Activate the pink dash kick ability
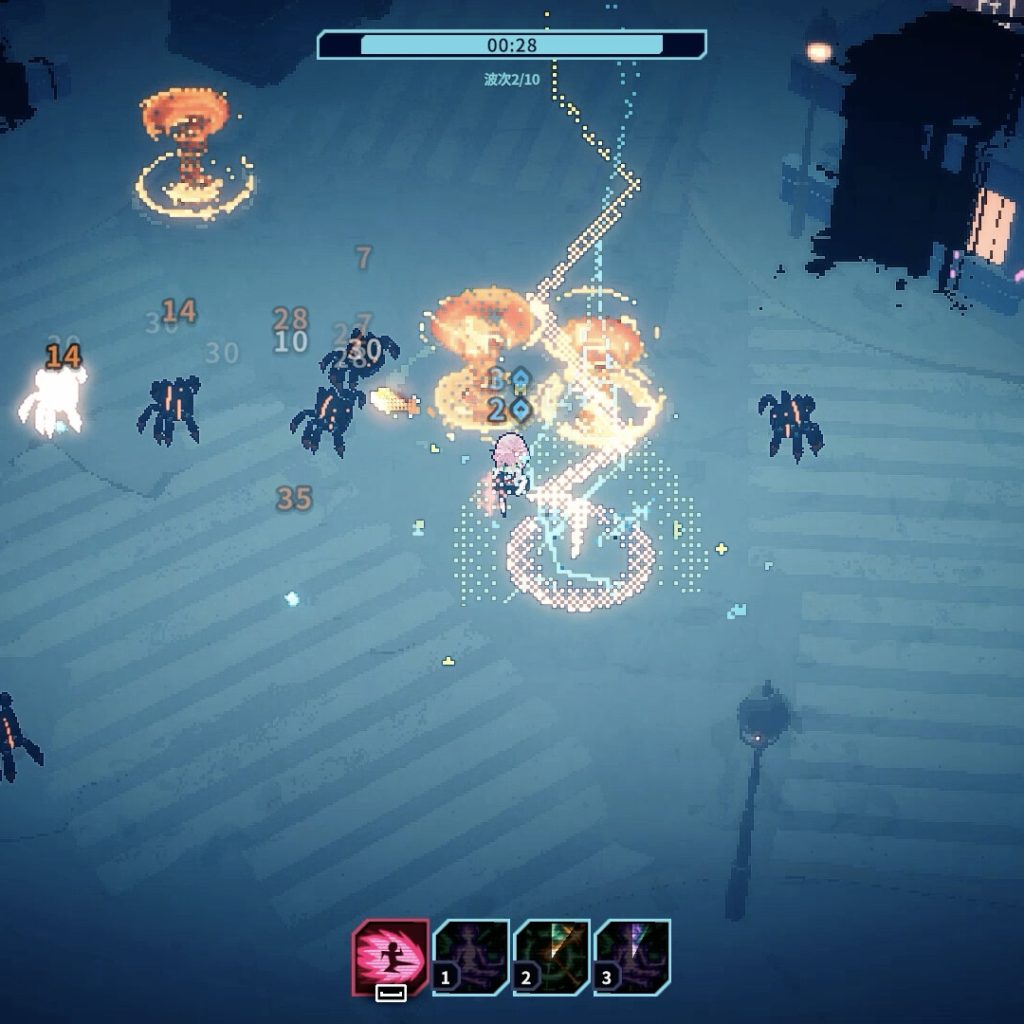The width and height of the screenshot is (1024, 1024). tap(391, 957)
